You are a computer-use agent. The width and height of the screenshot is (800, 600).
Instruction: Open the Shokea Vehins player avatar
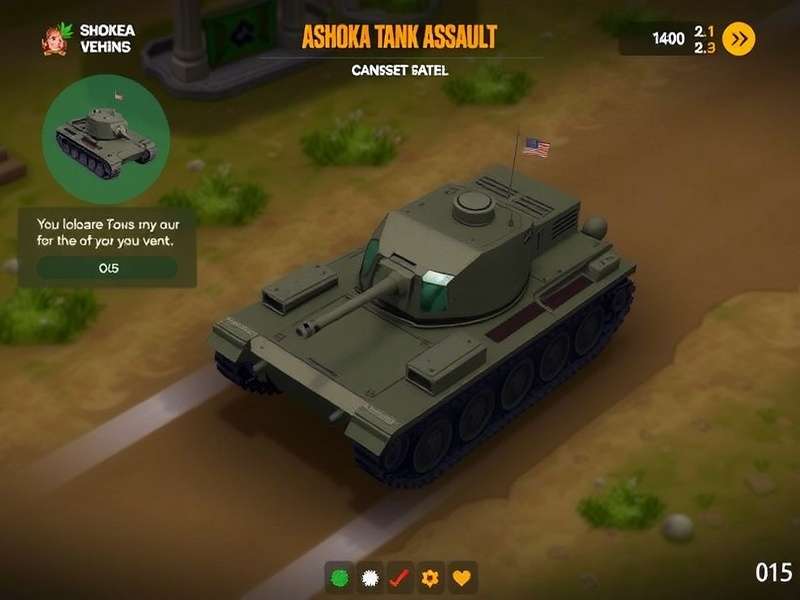pyautogui.click(x=54, y=39)
